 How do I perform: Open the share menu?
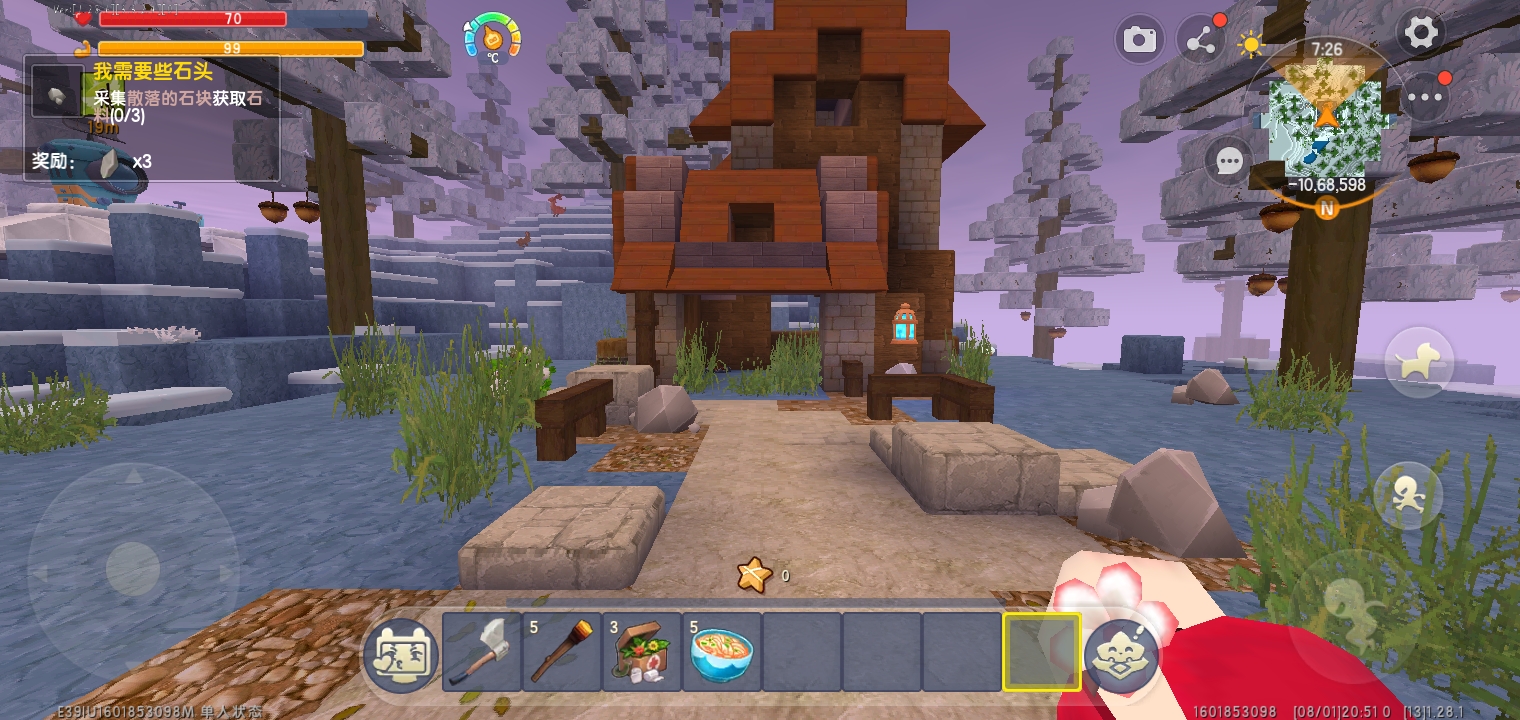pos(1199,40)
